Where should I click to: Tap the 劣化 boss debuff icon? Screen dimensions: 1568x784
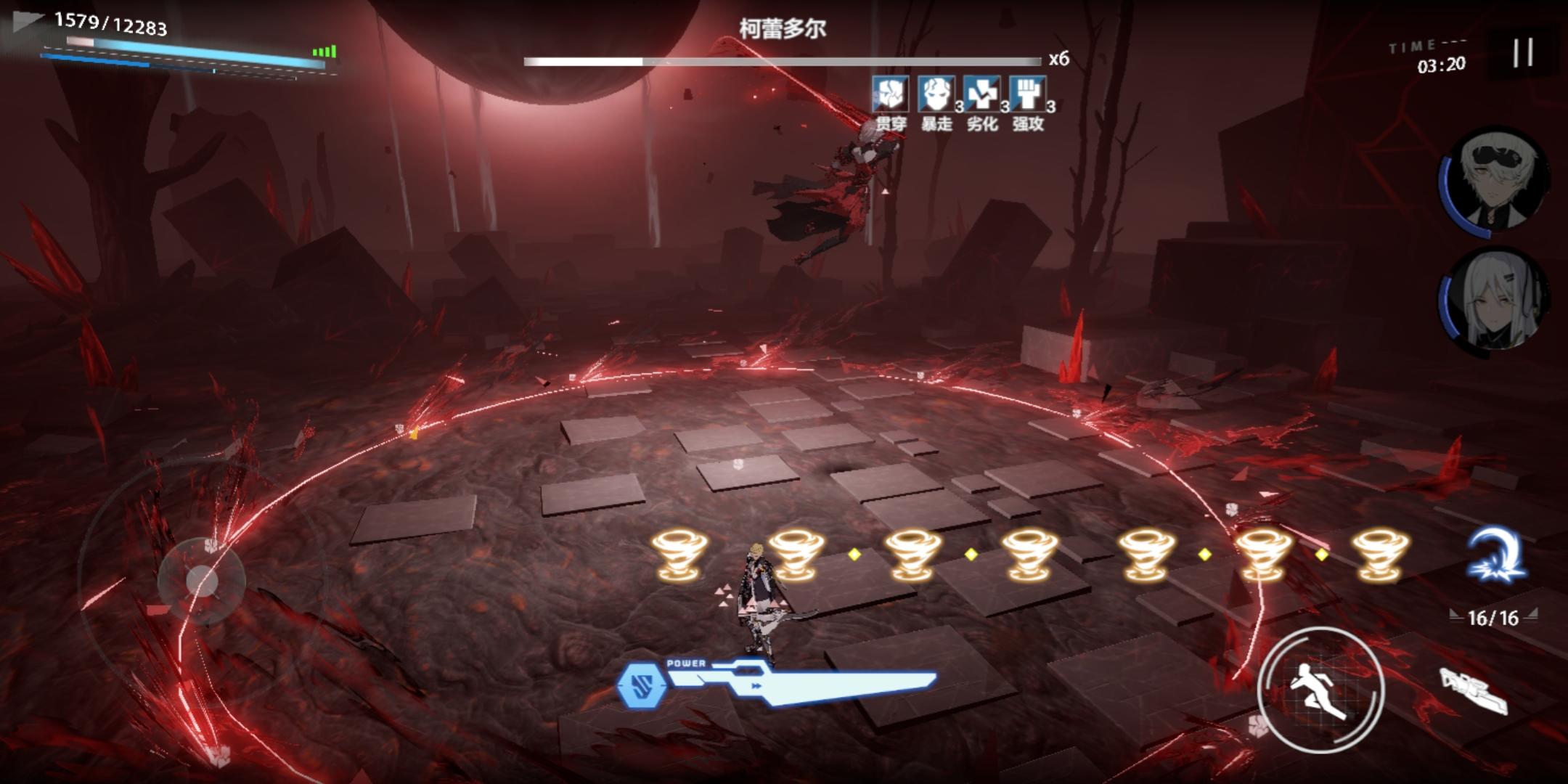pos(981,94)
